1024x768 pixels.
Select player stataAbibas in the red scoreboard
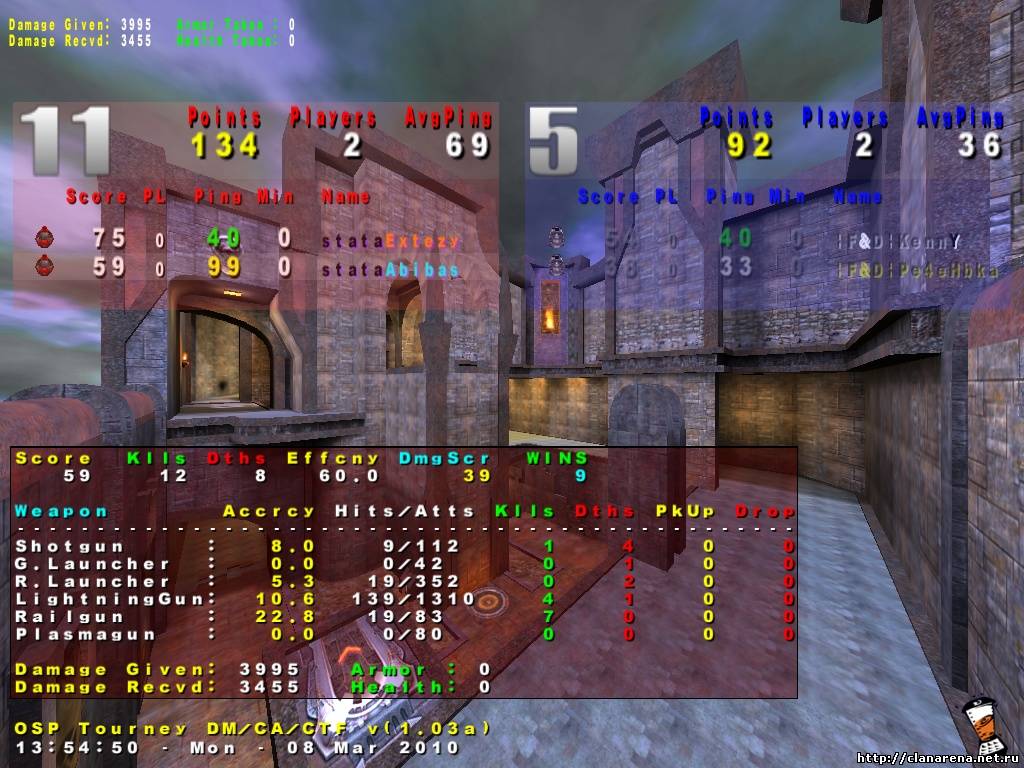click(x=390, y=269)
